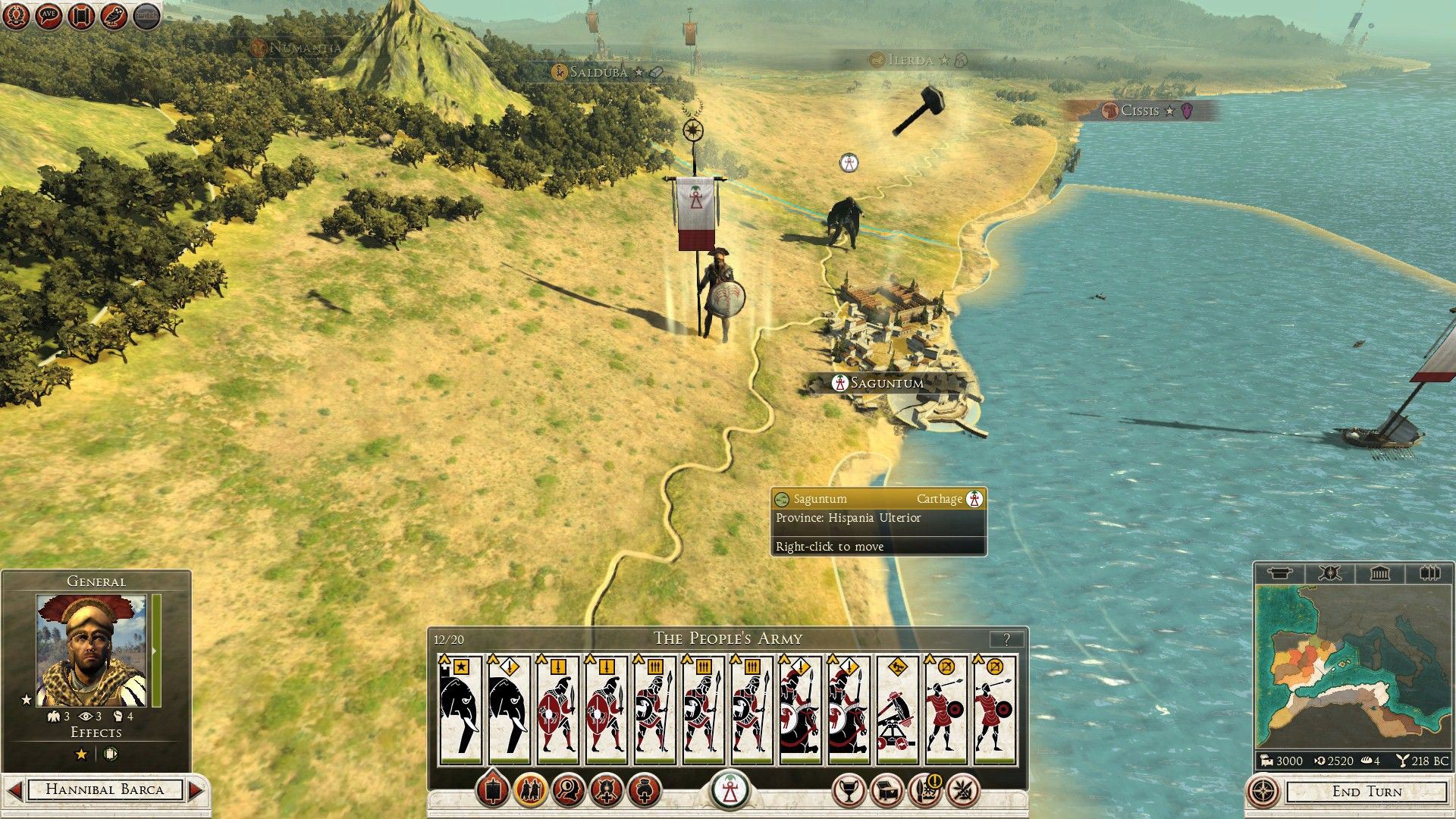The height and width of the screenshot is (819, 1456).
Task: Open the diplomacy olive branch button
Action: tap(963, 791)
